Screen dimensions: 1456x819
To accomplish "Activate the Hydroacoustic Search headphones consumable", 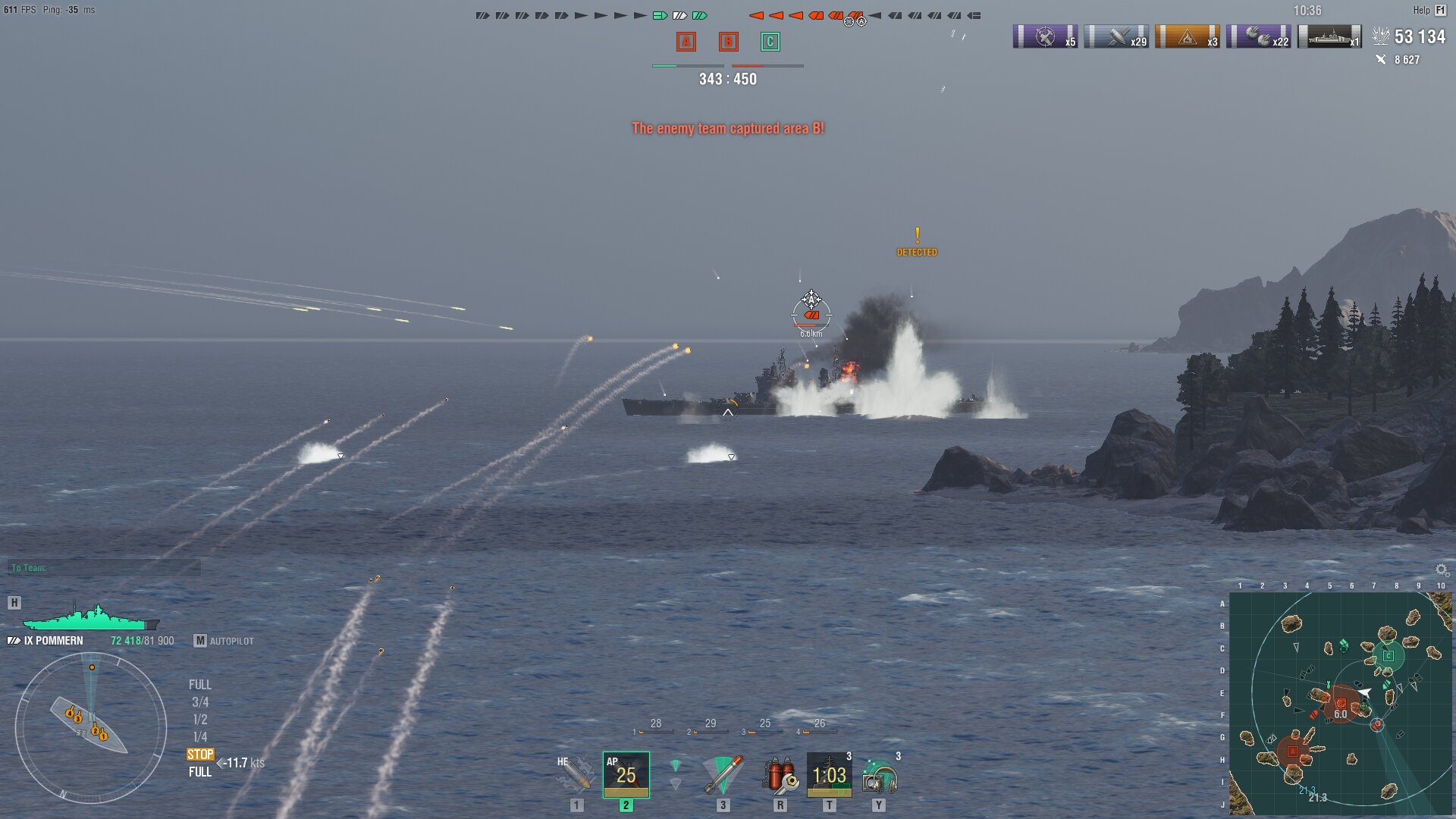I will pos(879,776).
